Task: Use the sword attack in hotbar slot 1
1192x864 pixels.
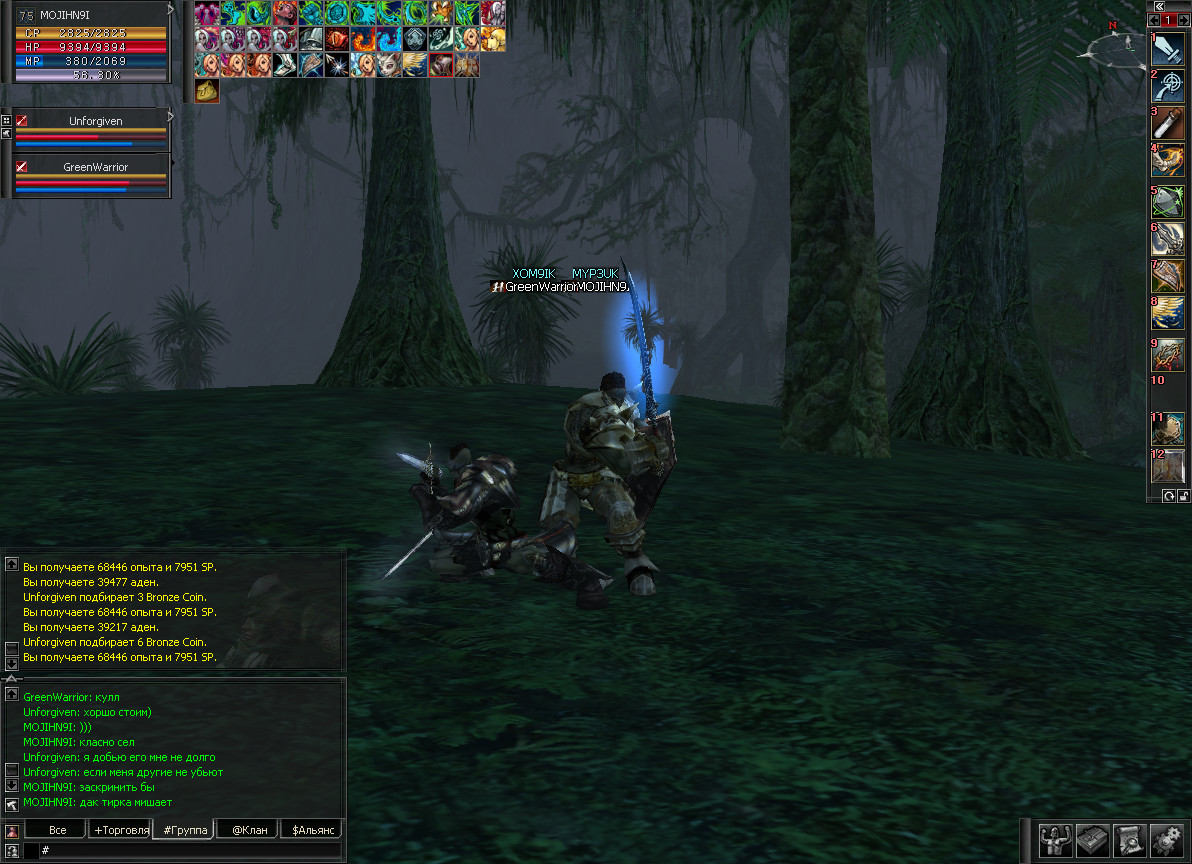Action: [1168, 49]
